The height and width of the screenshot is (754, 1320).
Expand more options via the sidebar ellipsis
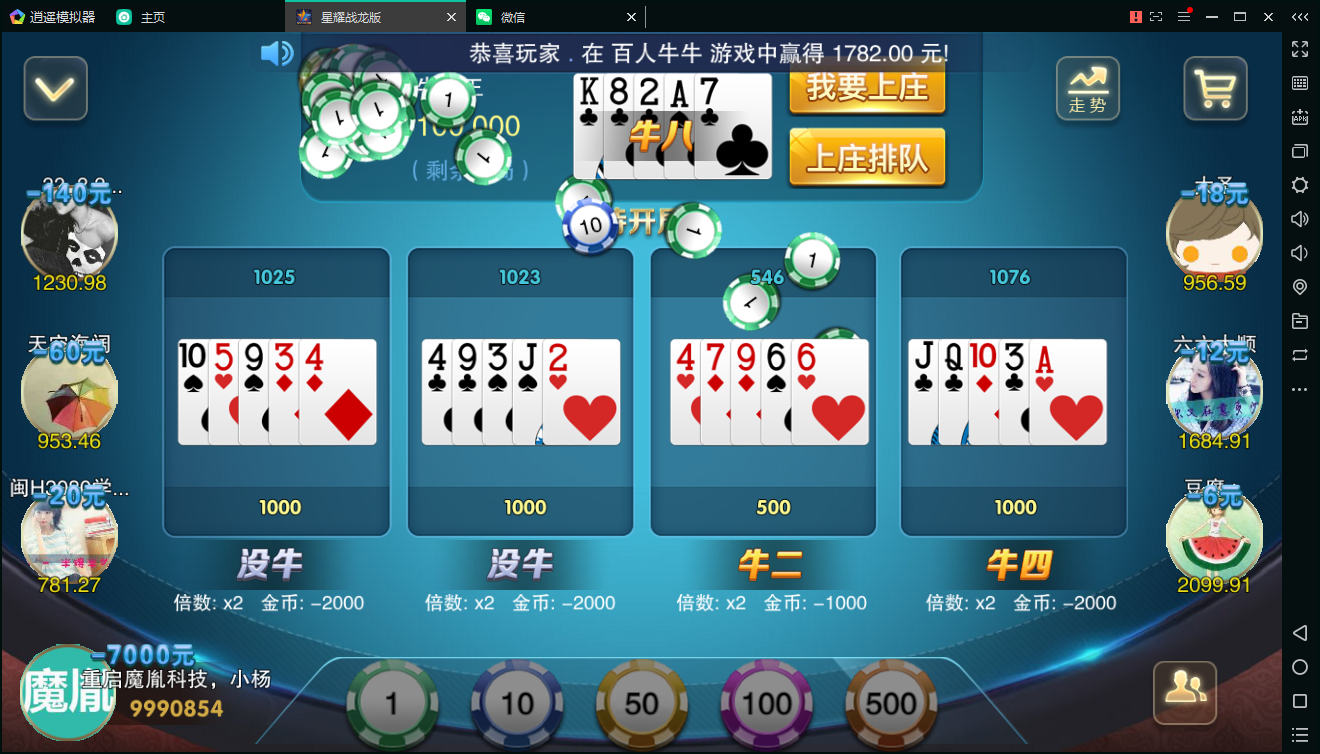tap(1299, 390)
